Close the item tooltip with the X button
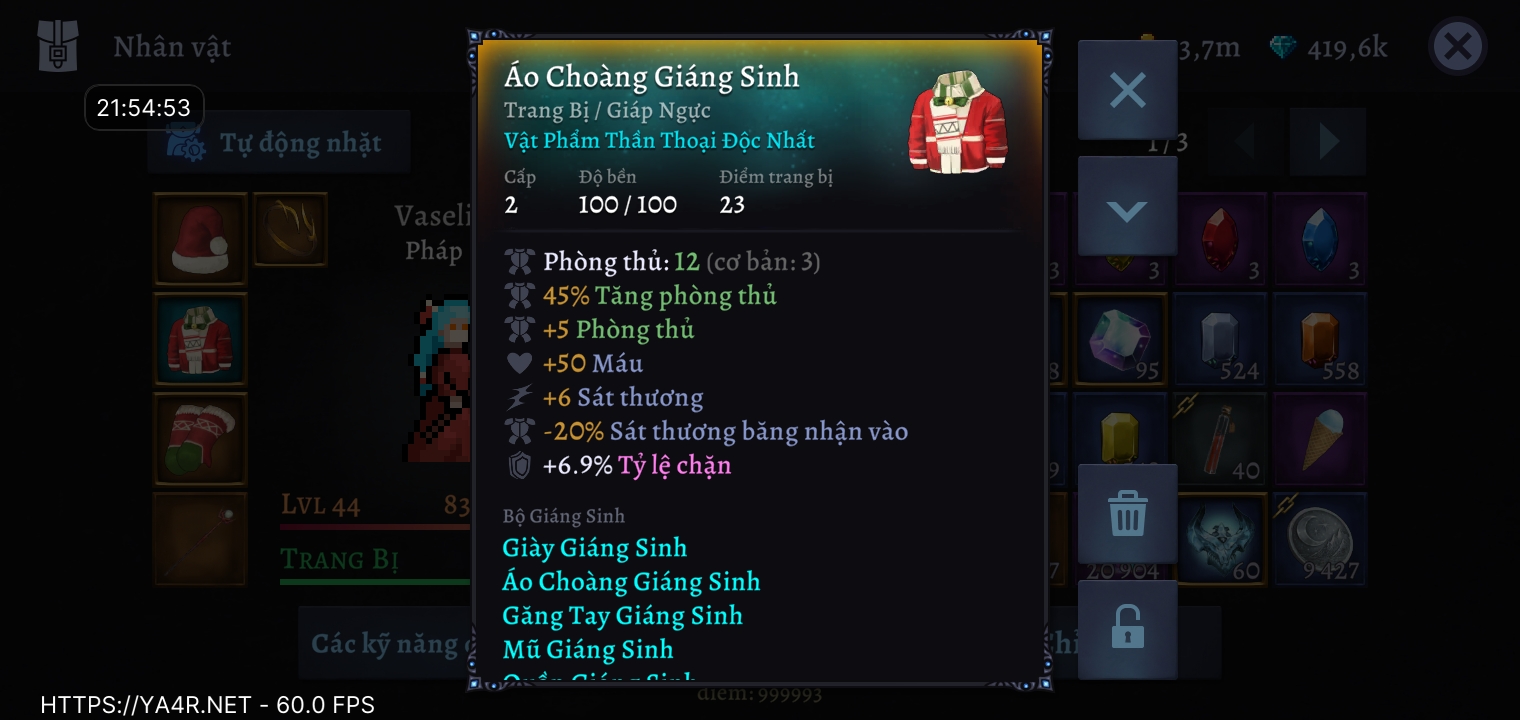Image resolution: width=1520 pixels, height=720 pixels. coord(1127,91)
